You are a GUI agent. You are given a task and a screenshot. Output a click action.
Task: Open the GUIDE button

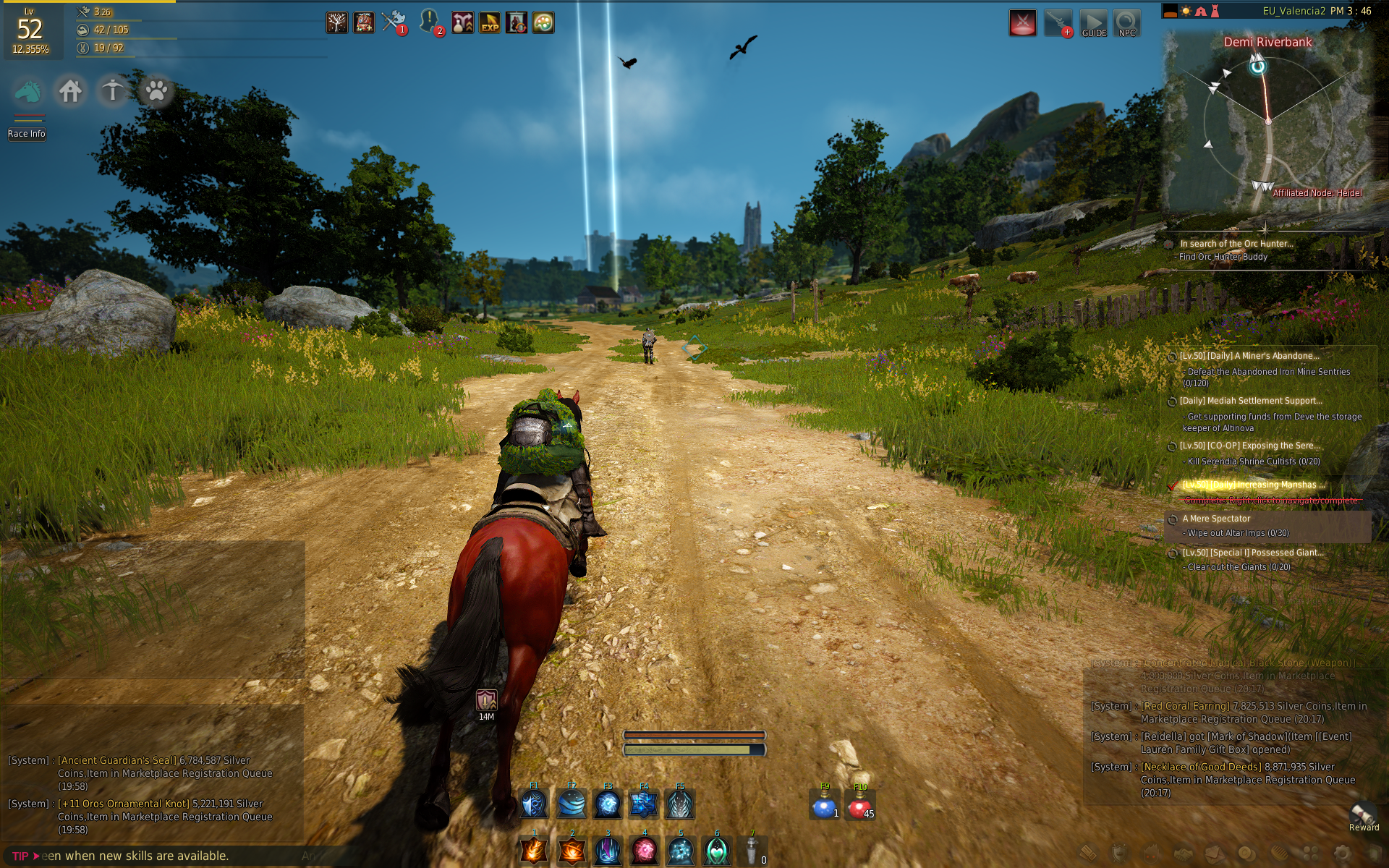pyautogui.click(x=1094, y=24)
